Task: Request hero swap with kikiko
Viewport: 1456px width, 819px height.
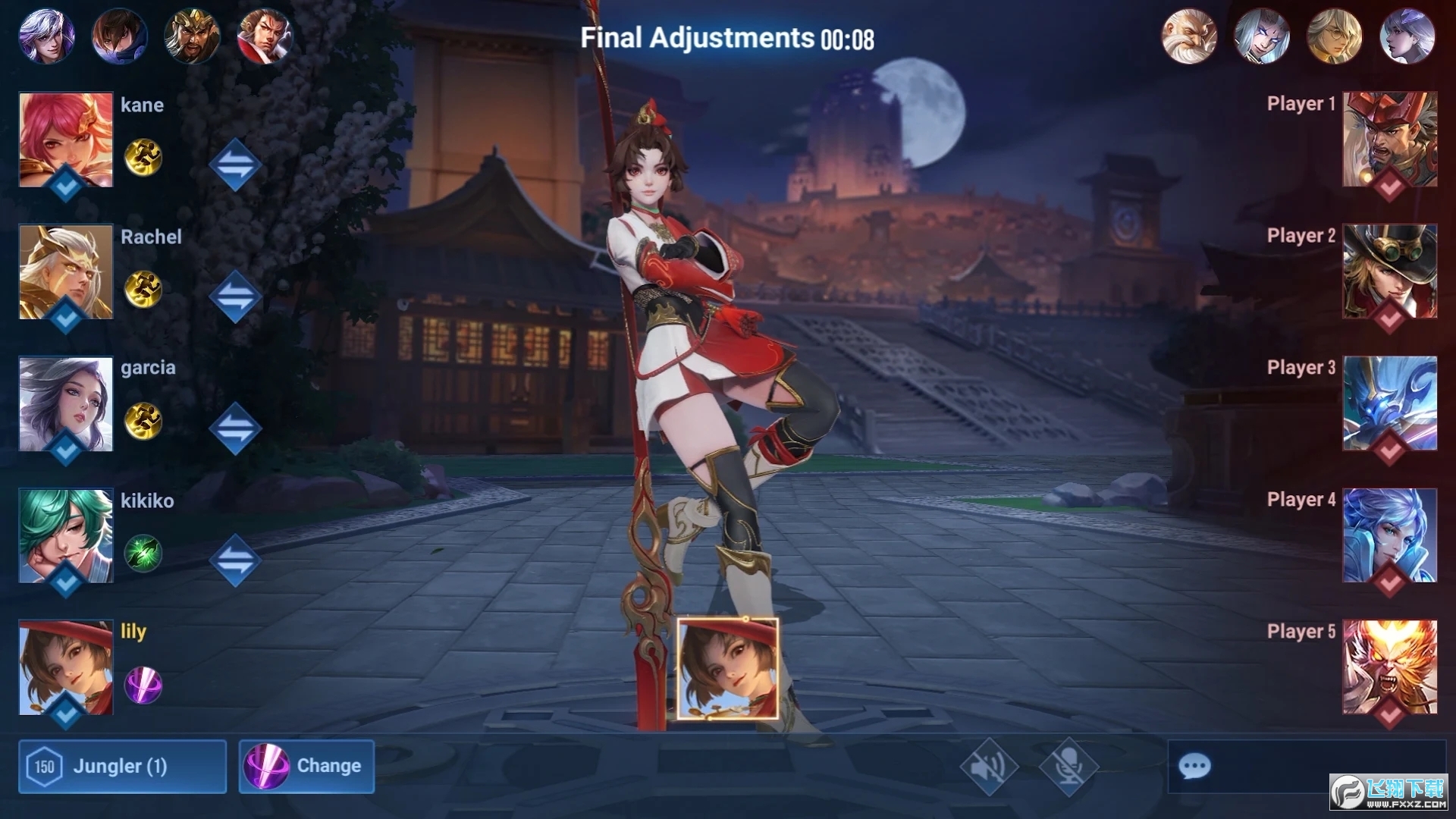Action: [x=235, y=560]
